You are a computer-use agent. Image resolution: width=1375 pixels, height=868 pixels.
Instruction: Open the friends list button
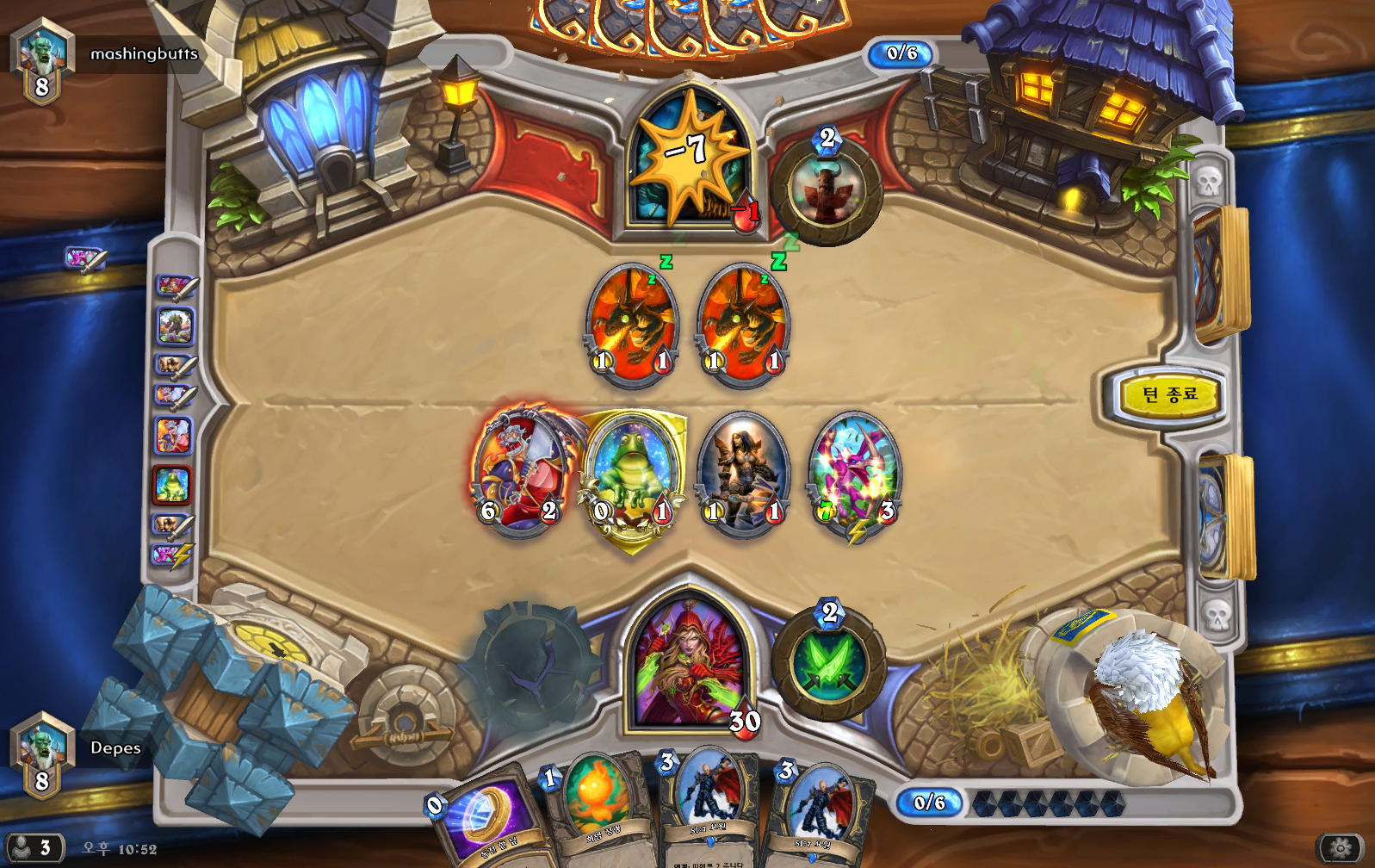click(31, 848)
